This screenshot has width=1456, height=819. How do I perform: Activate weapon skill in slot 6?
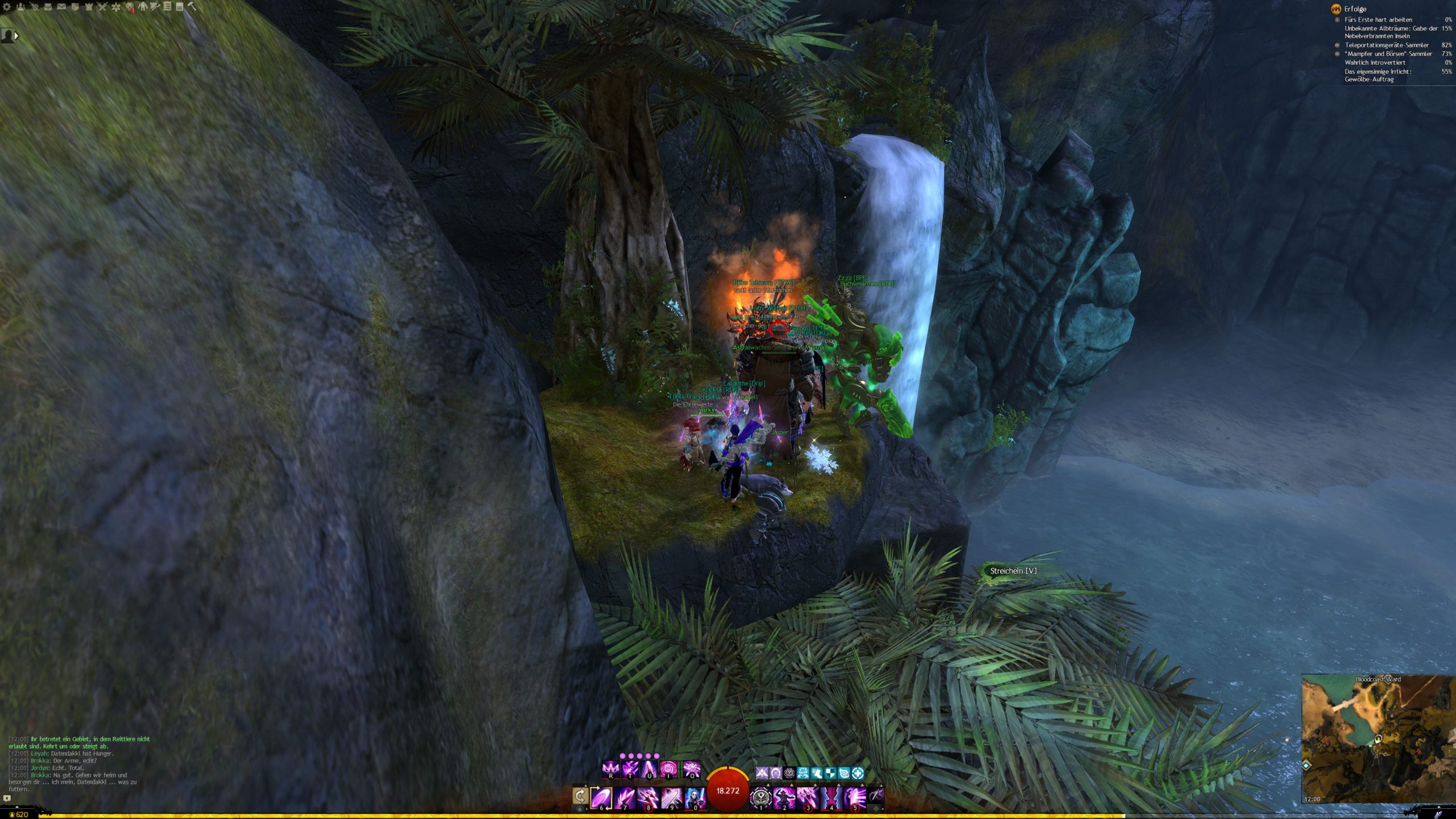(601, 797)
